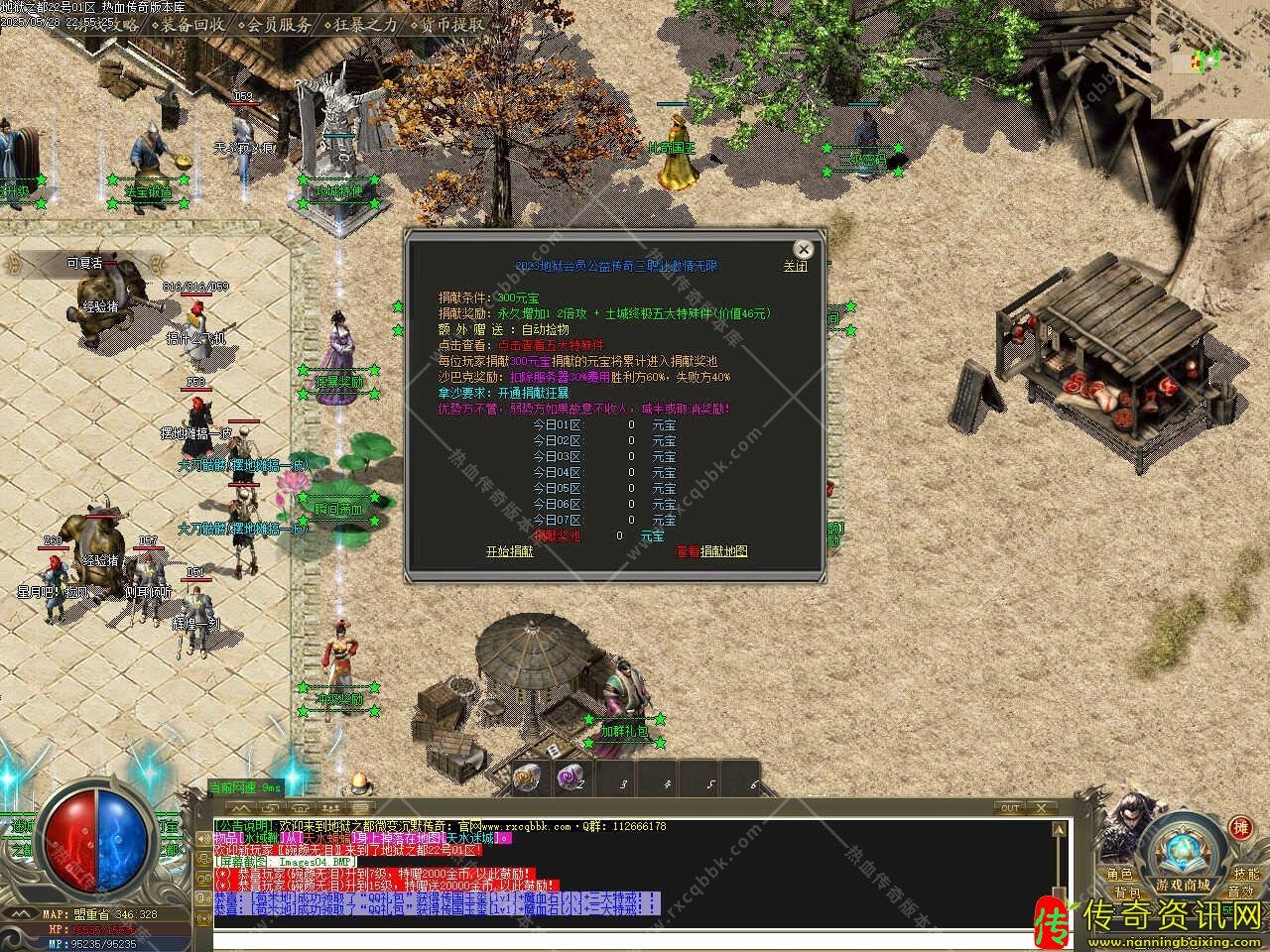Open the 货币提取 currency withdrawal menu
The width and height of the screenshot is (1270, 952).
tap(452, 25)
